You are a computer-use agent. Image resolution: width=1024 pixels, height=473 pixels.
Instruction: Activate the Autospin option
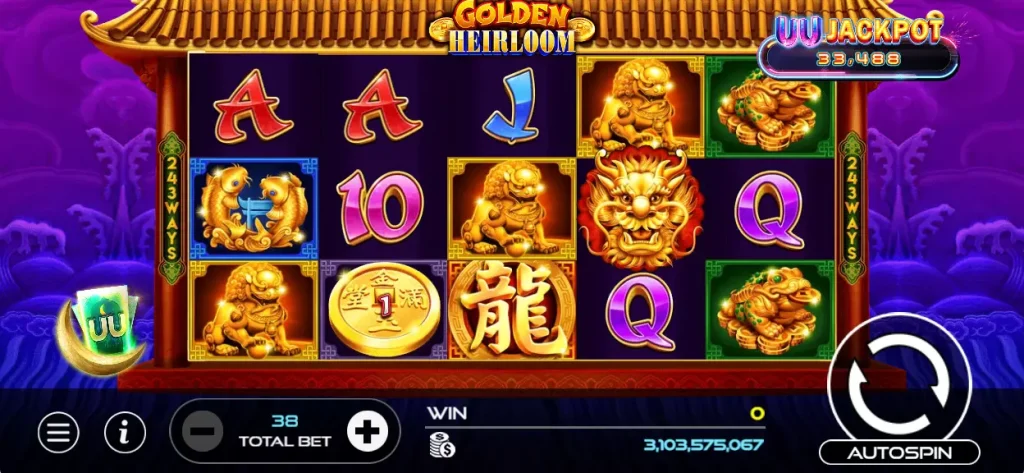899,453
